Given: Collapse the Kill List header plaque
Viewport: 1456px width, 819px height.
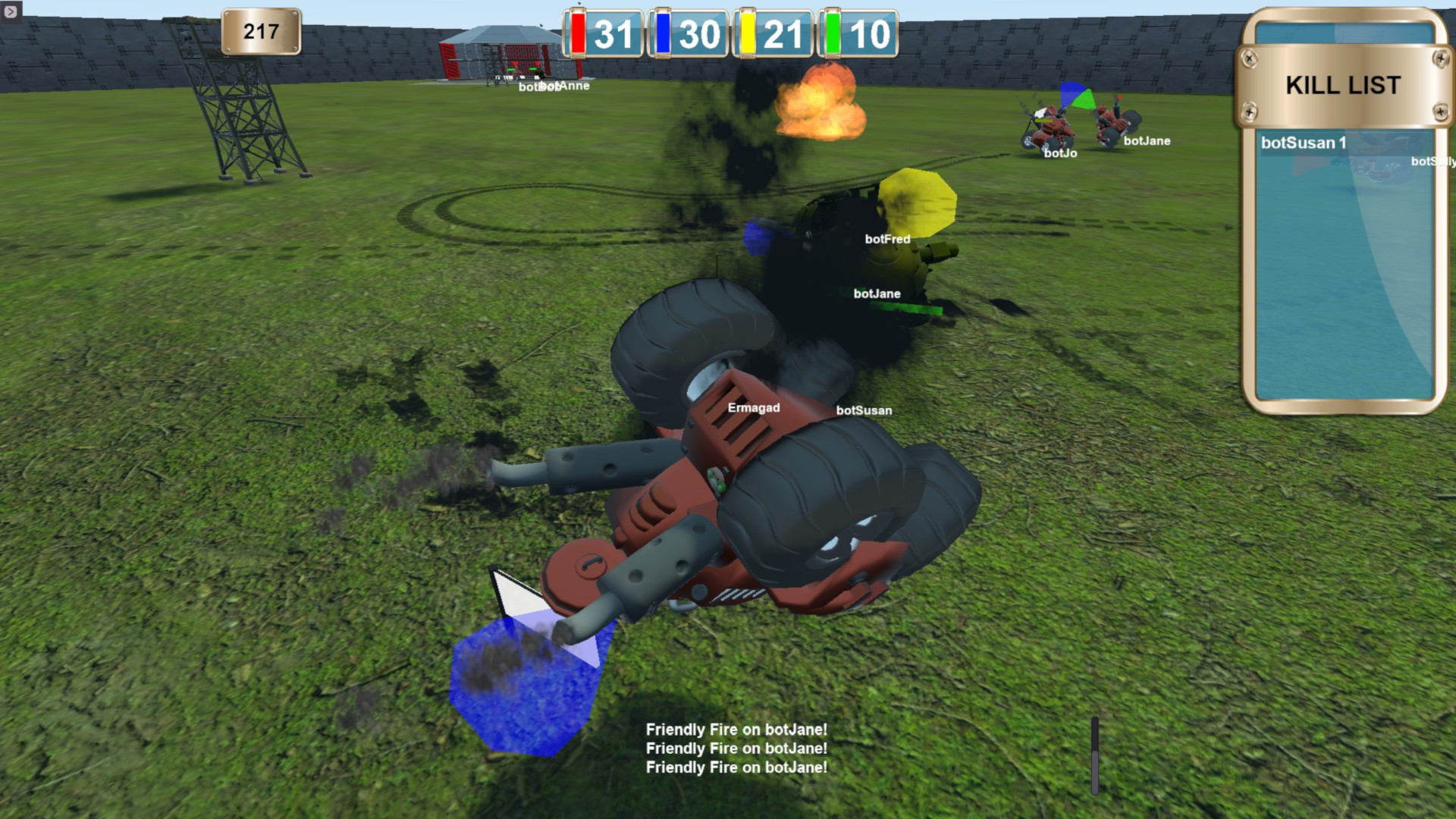Looking at the screenshot, I should coord(1342,85).
